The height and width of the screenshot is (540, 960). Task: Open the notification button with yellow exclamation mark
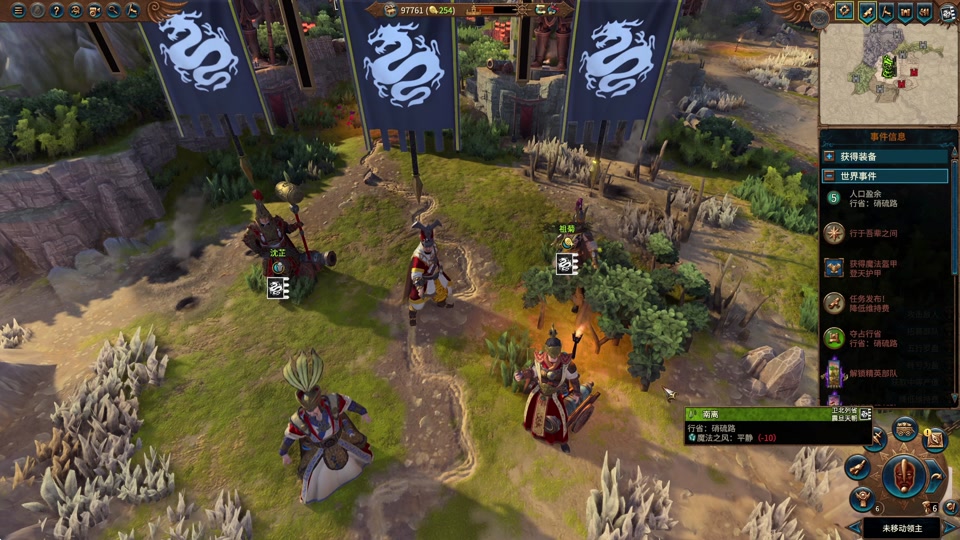tap(935, 438)
